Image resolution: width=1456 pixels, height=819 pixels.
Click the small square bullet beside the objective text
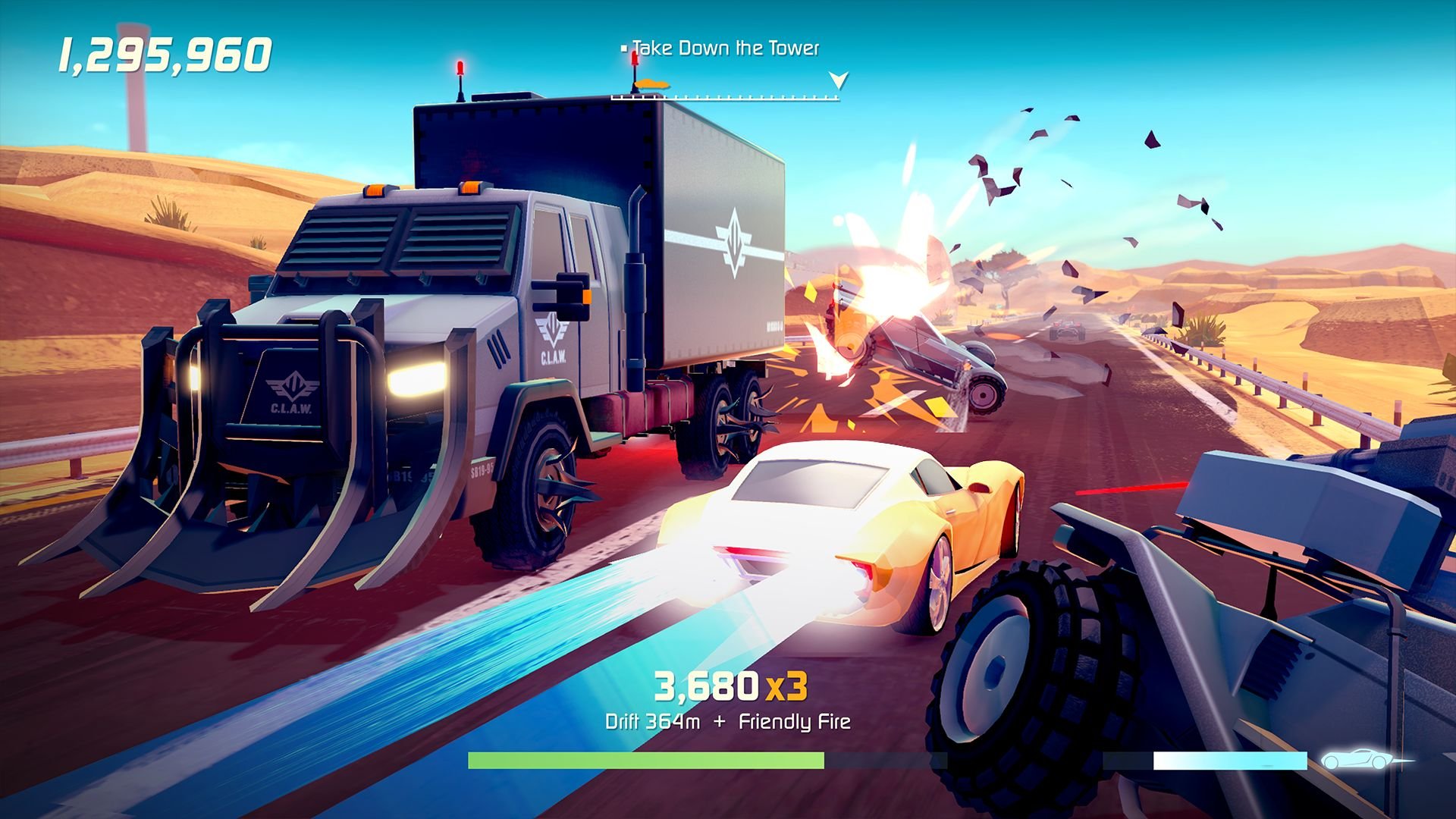(x=624, y=49)
